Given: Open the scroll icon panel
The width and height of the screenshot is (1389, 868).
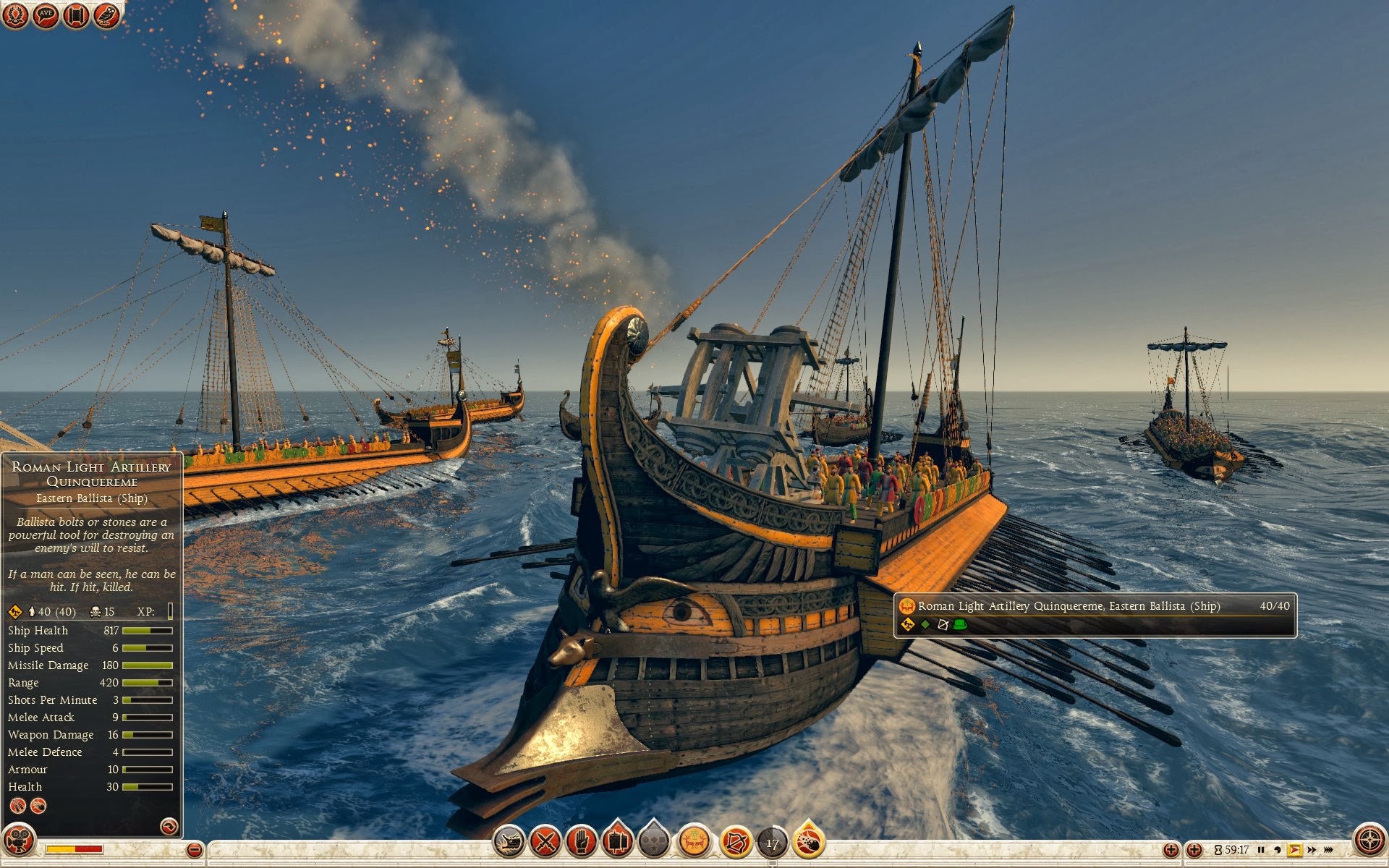Looking at the screenshot, I should point(76,14).
